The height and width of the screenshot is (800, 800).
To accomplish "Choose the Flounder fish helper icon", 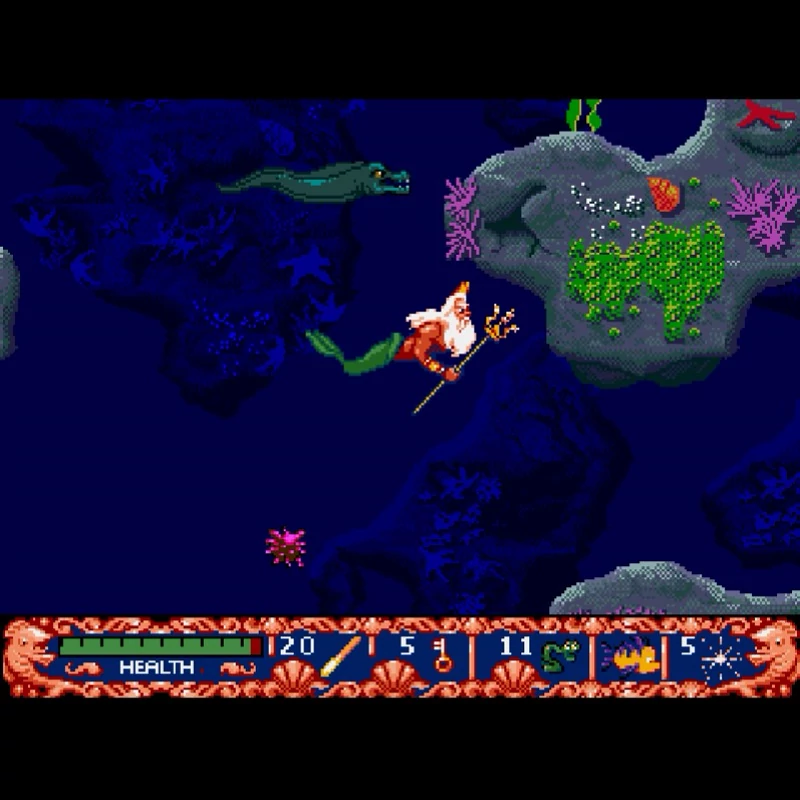I will coord(628,656).
